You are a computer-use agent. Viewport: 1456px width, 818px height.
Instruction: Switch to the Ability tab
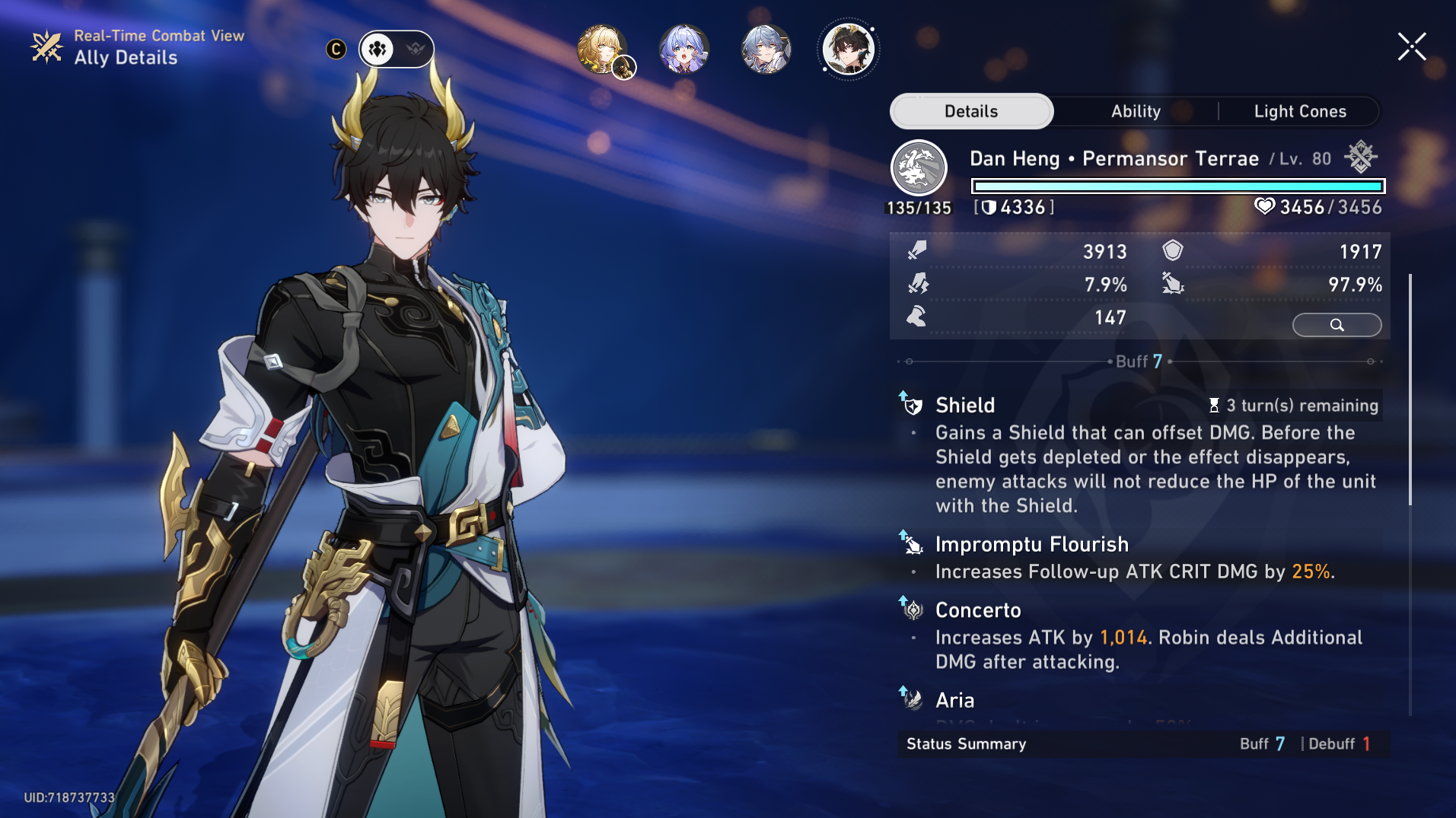tap(1136, 112)
